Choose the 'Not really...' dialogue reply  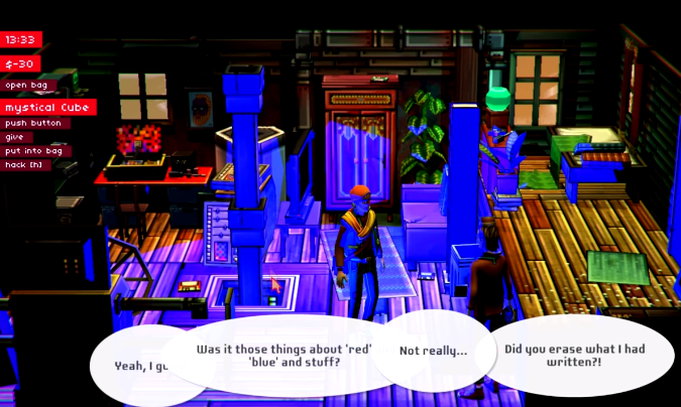point(432,351)
